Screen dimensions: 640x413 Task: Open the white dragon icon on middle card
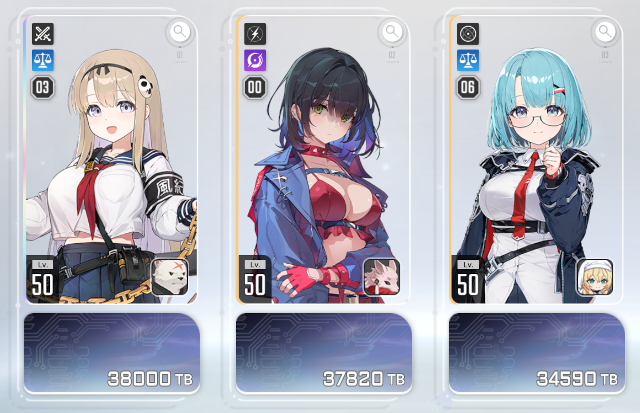point(382,277)
